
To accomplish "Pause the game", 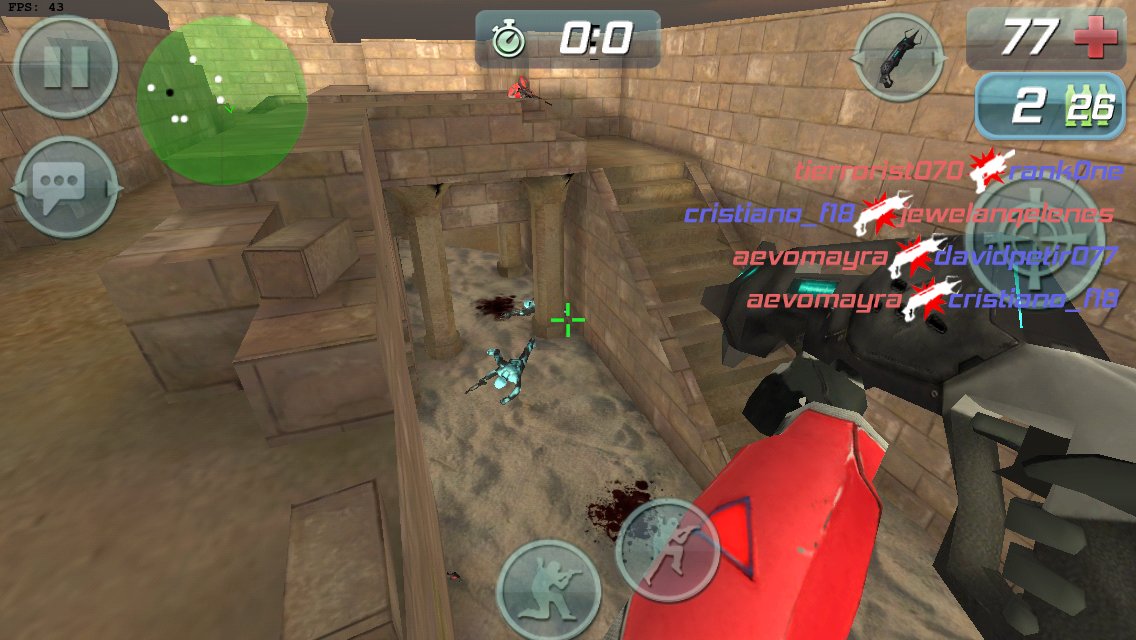I will click(x=66, y=67).
